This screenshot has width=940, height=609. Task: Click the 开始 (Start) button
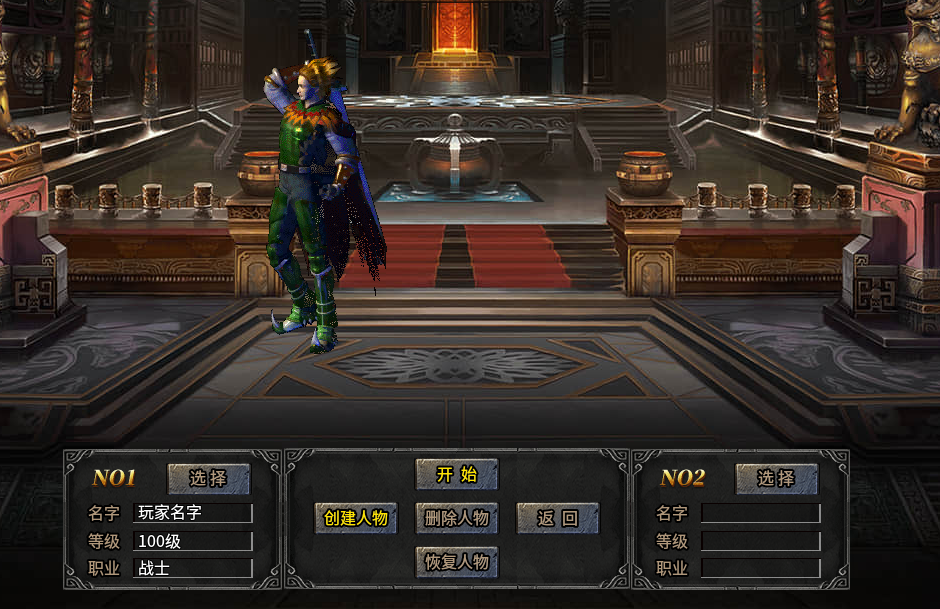click(x=456, y=475)
